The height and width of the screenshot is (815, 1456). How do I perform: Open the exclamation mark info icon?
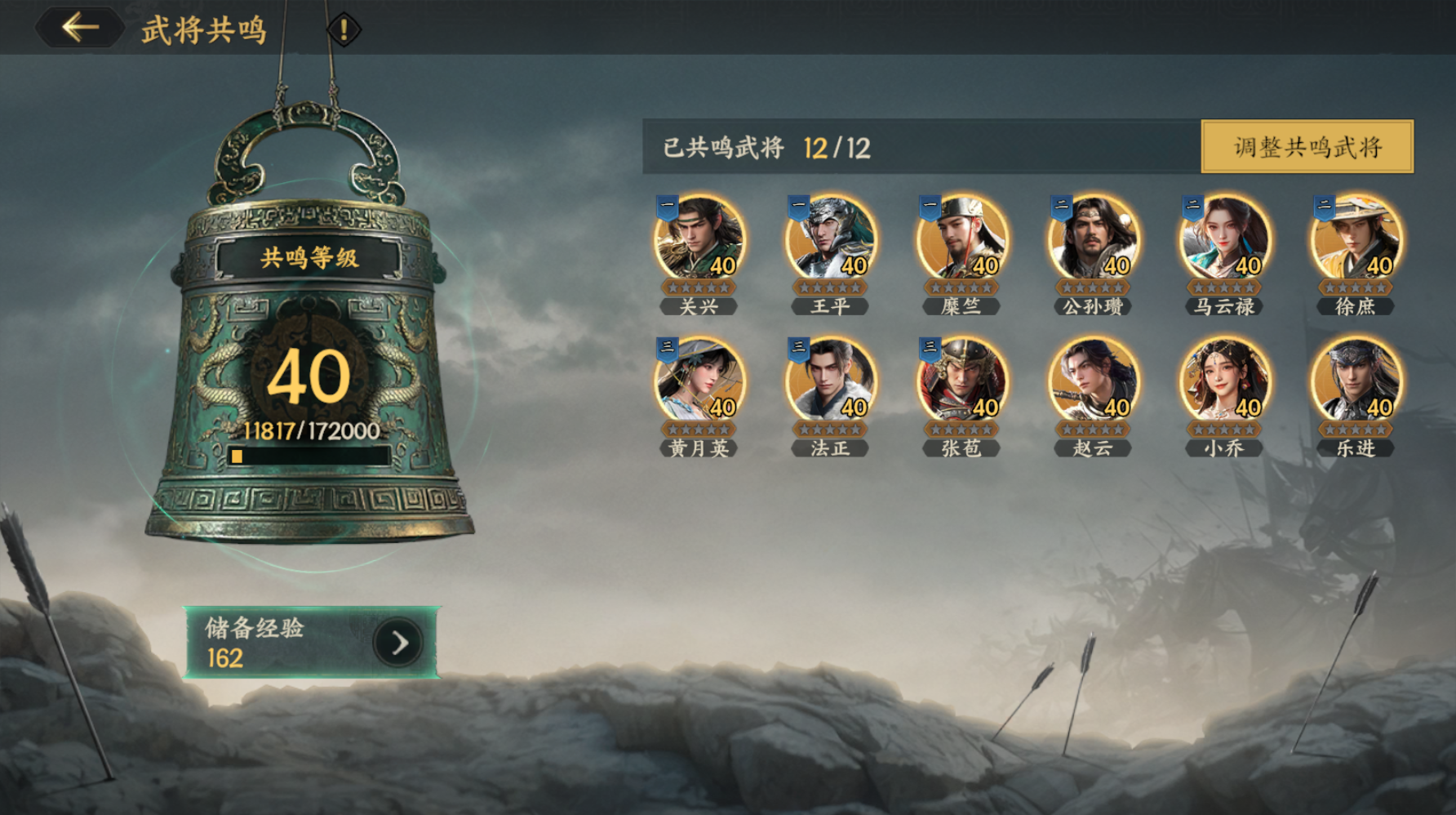[344, 30]
